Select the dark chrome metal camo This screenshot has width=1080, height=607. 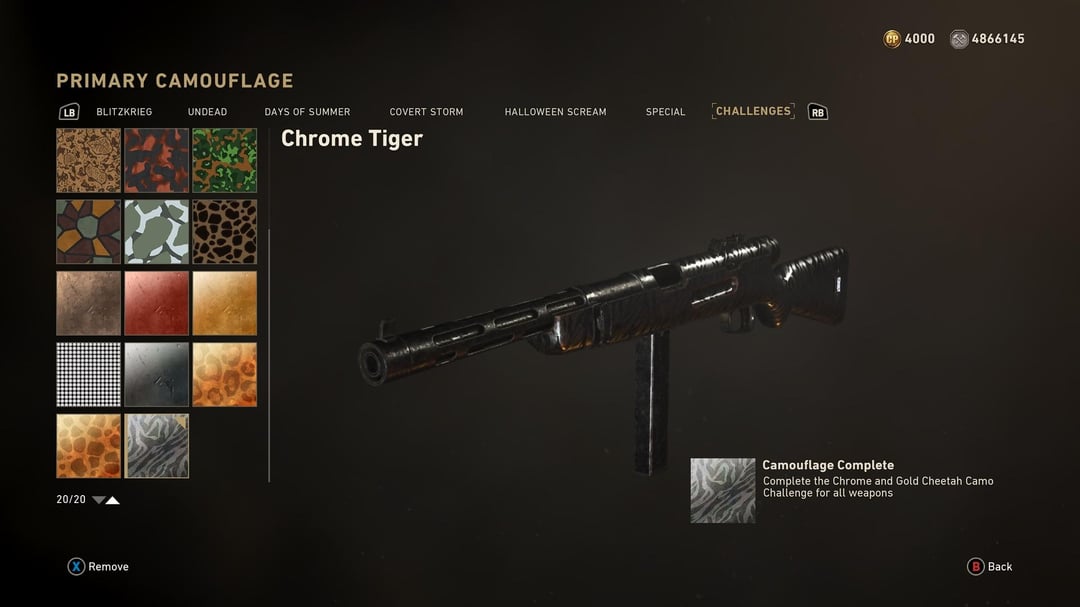157,375
